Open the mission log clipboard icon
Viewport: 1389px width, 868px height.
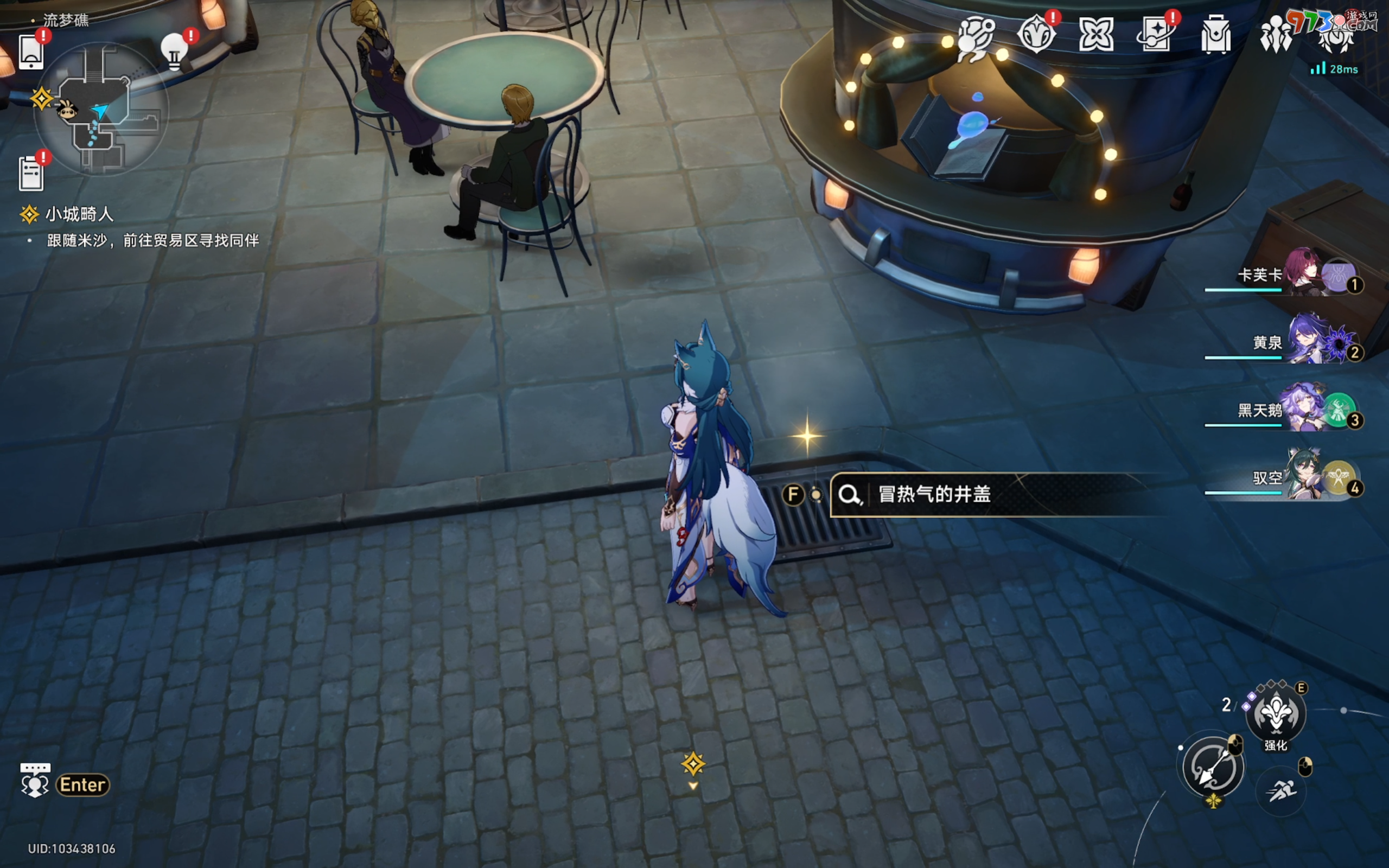(31, 172)
